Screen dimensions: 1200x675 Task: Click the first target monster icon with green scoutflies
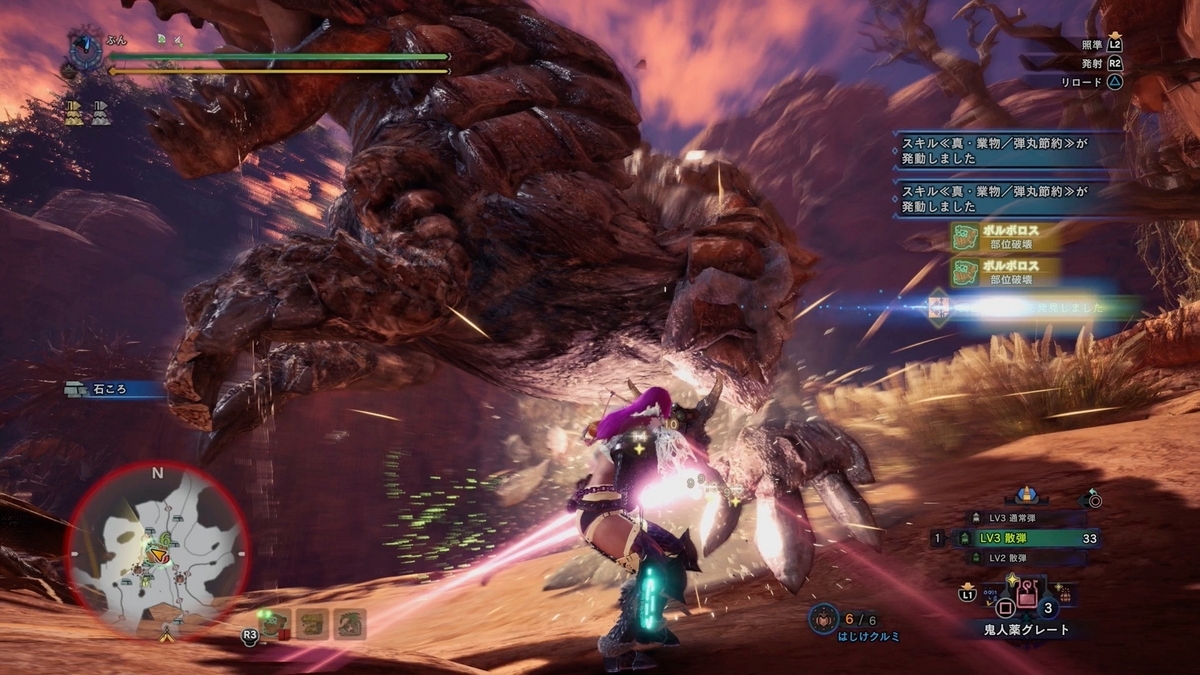pyautogui.click(x=276, y=624)
